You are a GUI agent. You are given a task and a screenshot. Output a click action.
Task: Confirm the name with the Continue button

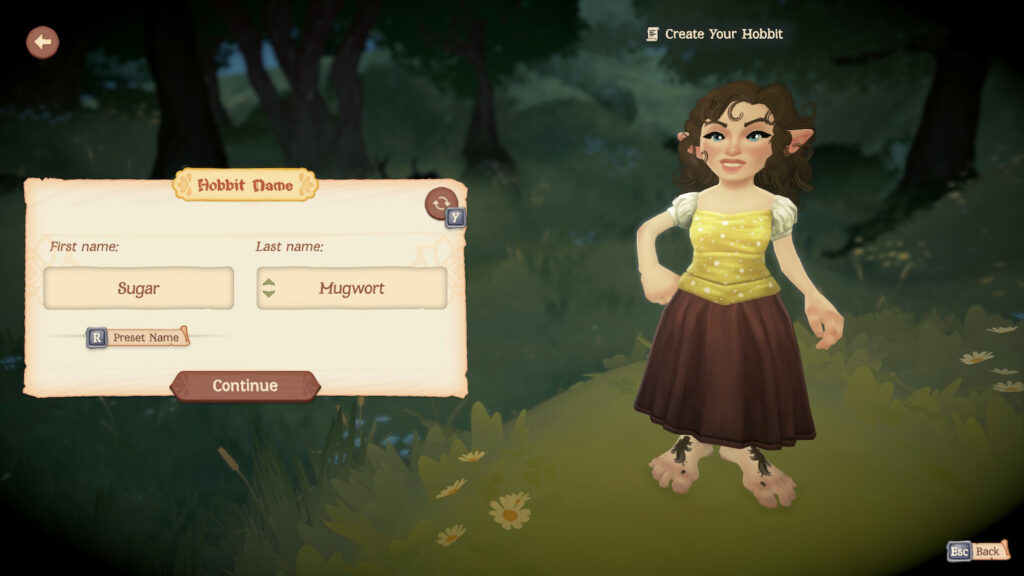pos(245,386)
